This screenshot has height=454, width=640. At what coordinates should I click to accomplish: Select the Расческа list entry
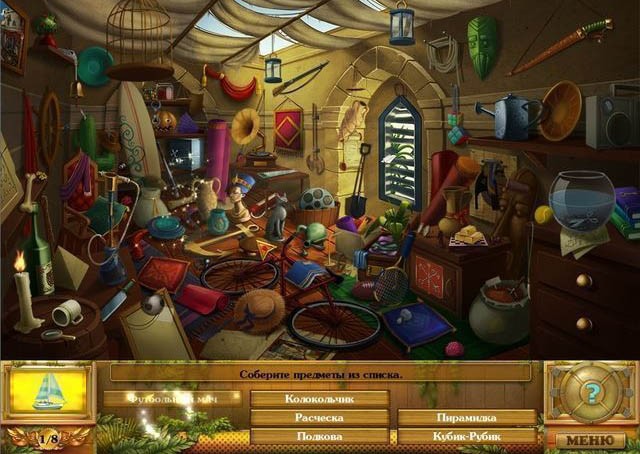(x=319, y=417)
